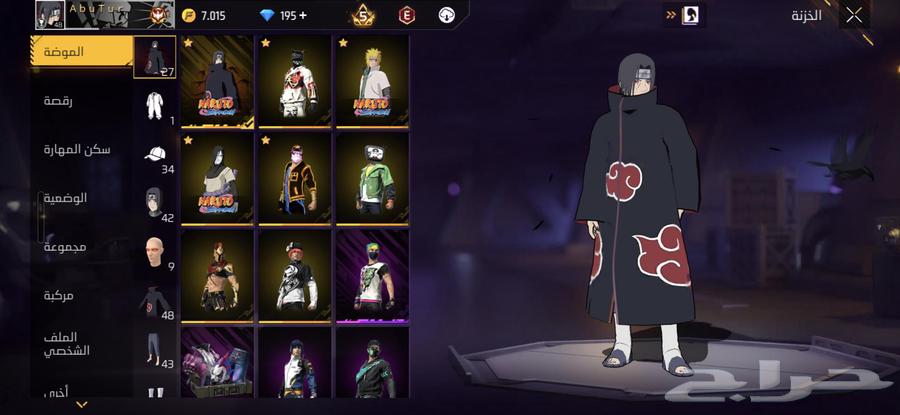Close the vault screen with the X

[x=853, y=15]
